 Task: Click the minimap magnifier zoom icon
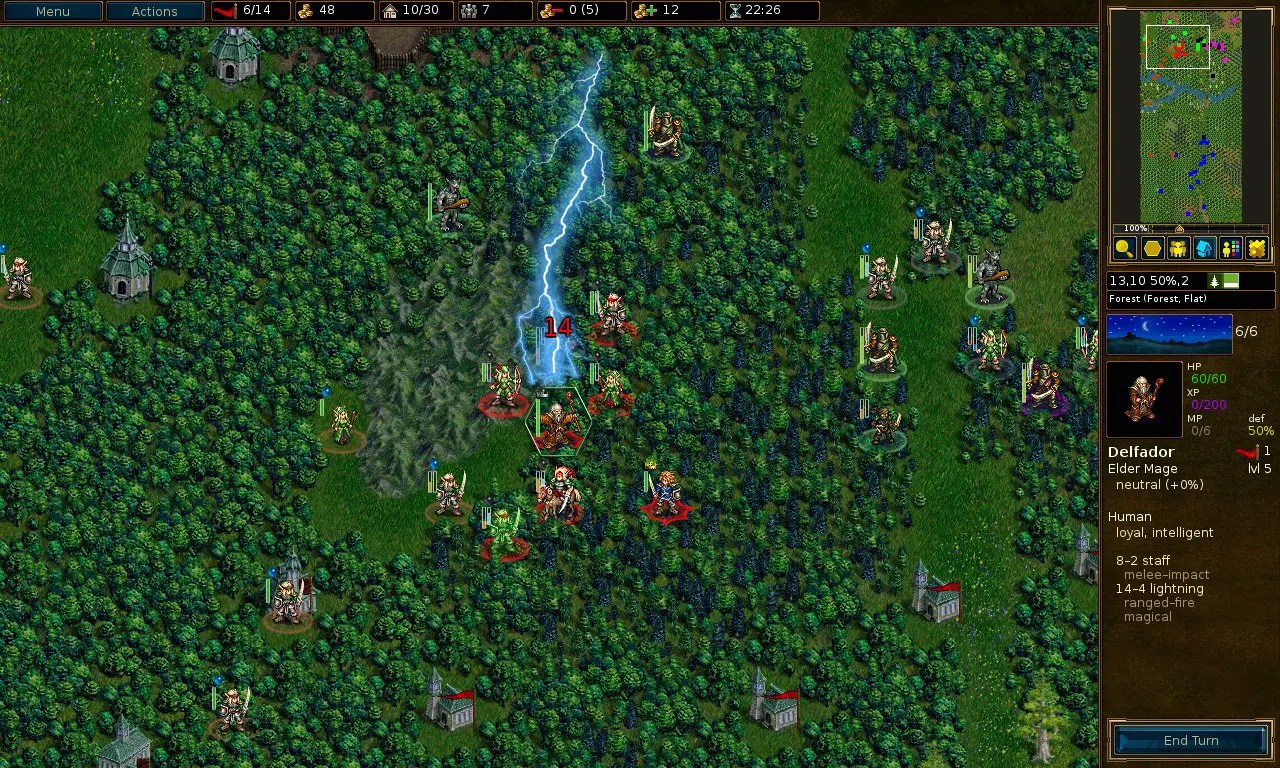pyautogui.click(x=1123, y=249)
